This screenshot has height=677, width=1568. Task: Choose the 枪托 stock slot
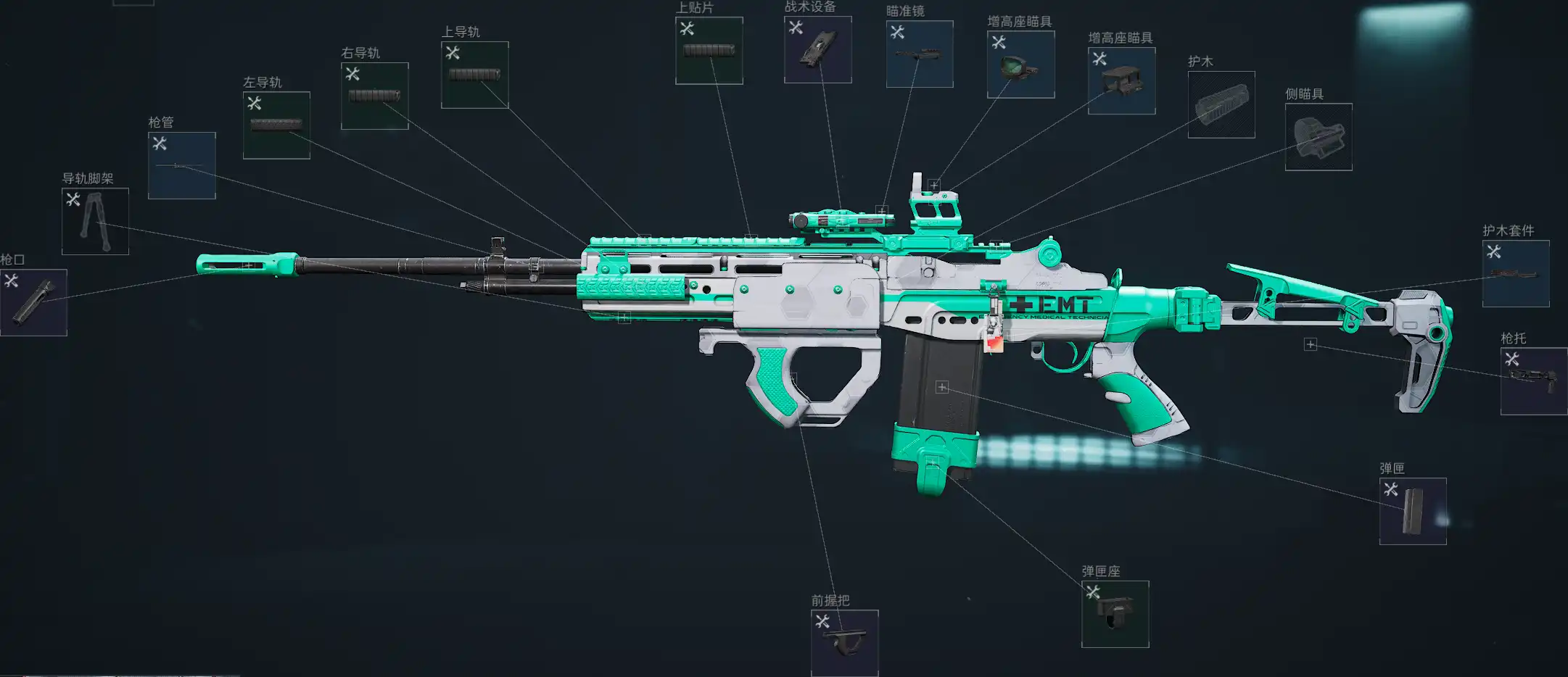click(1533, 381)
